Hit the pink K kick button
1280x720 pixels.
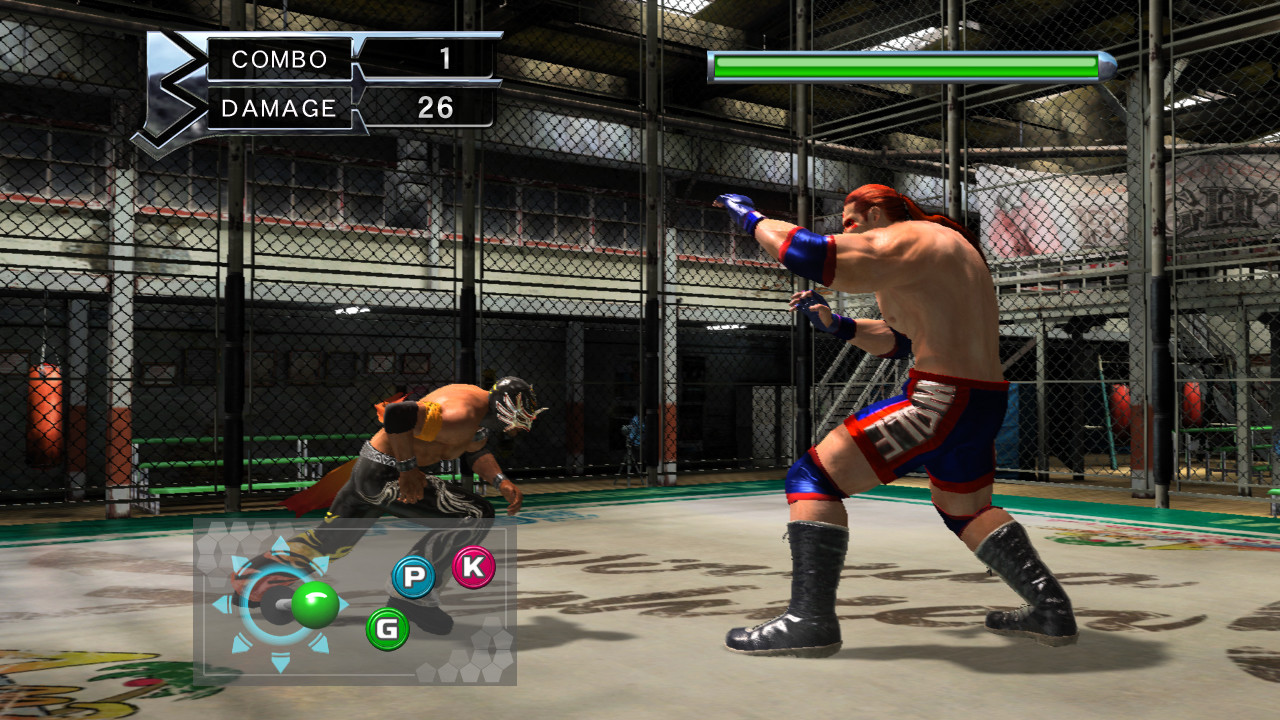coord(474,567)
